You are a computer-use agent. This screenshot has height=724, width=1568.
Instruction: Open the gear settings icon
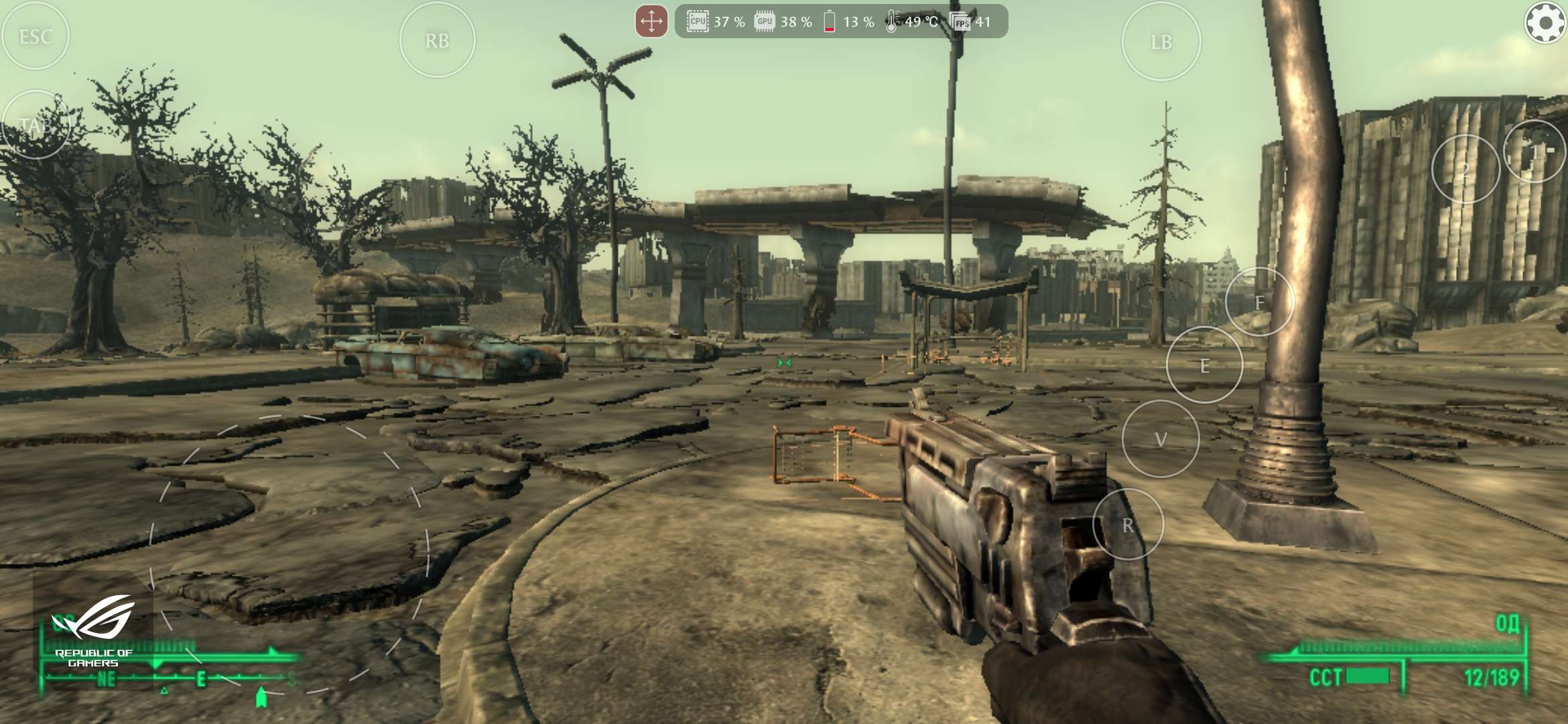click(x=1545, y=23)
